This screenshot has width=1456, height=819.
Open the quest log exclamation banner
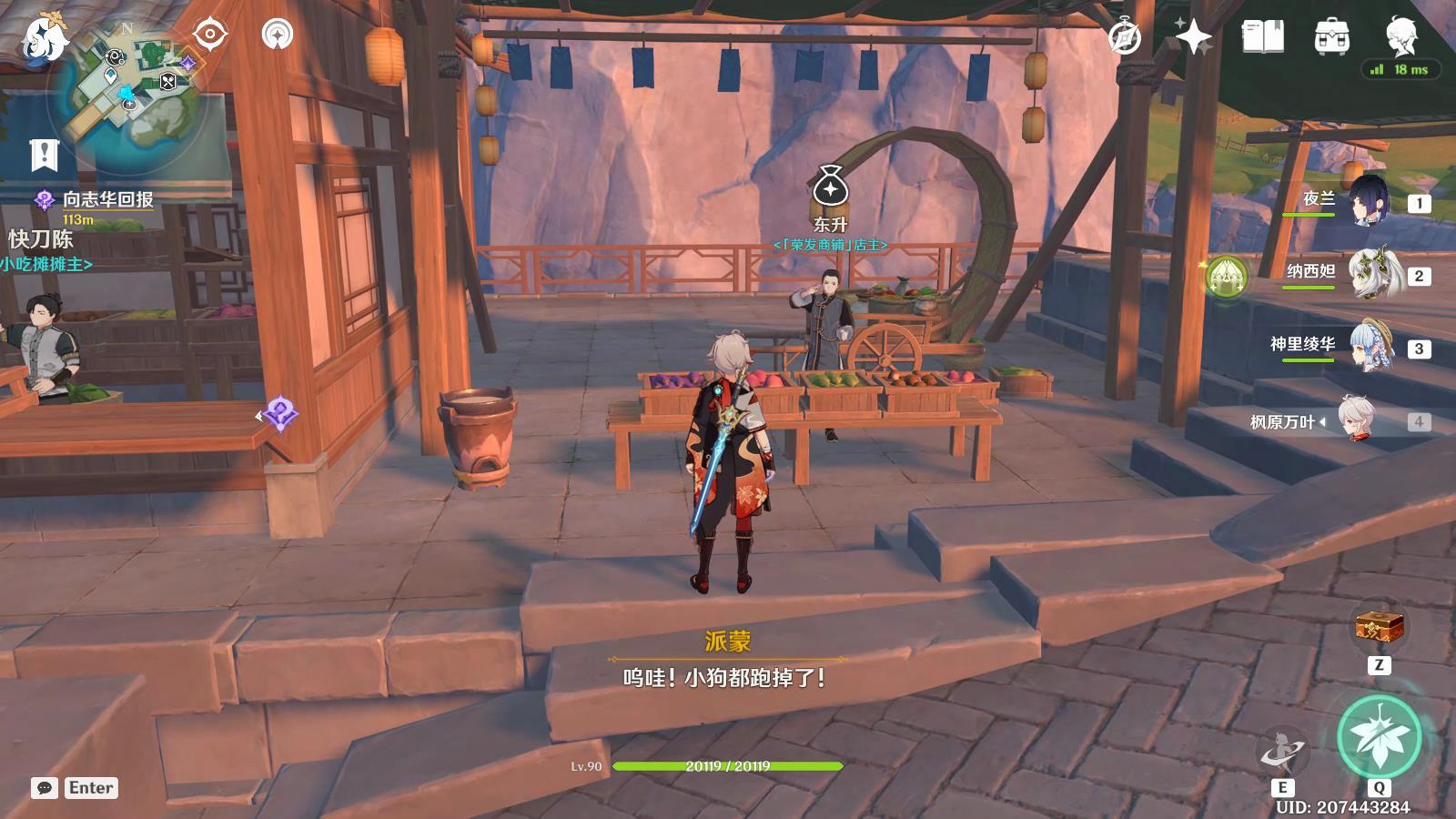pos(43,155)
